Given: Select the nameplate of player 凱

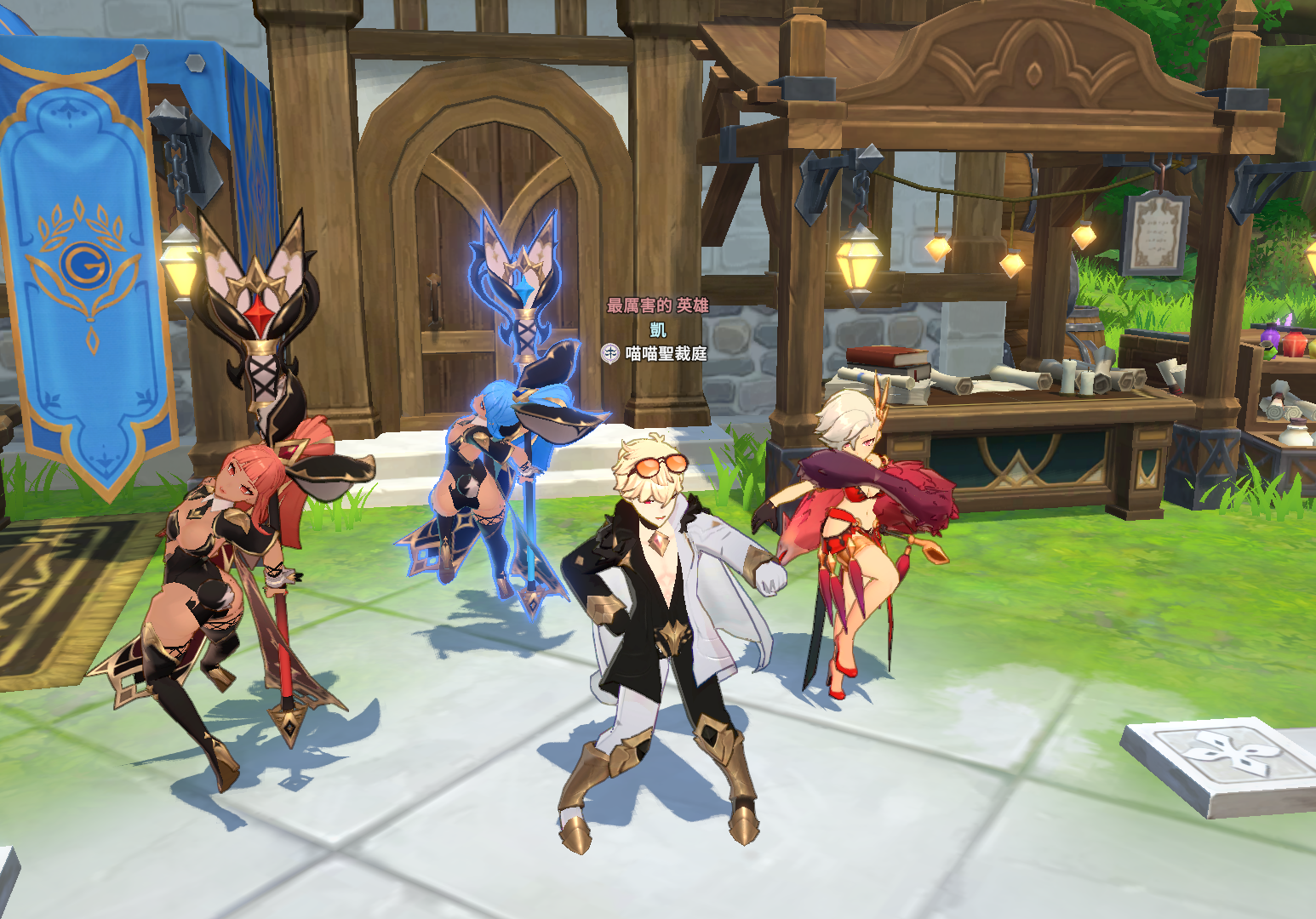Looking at the screenshot, I should tap(658, 329).
